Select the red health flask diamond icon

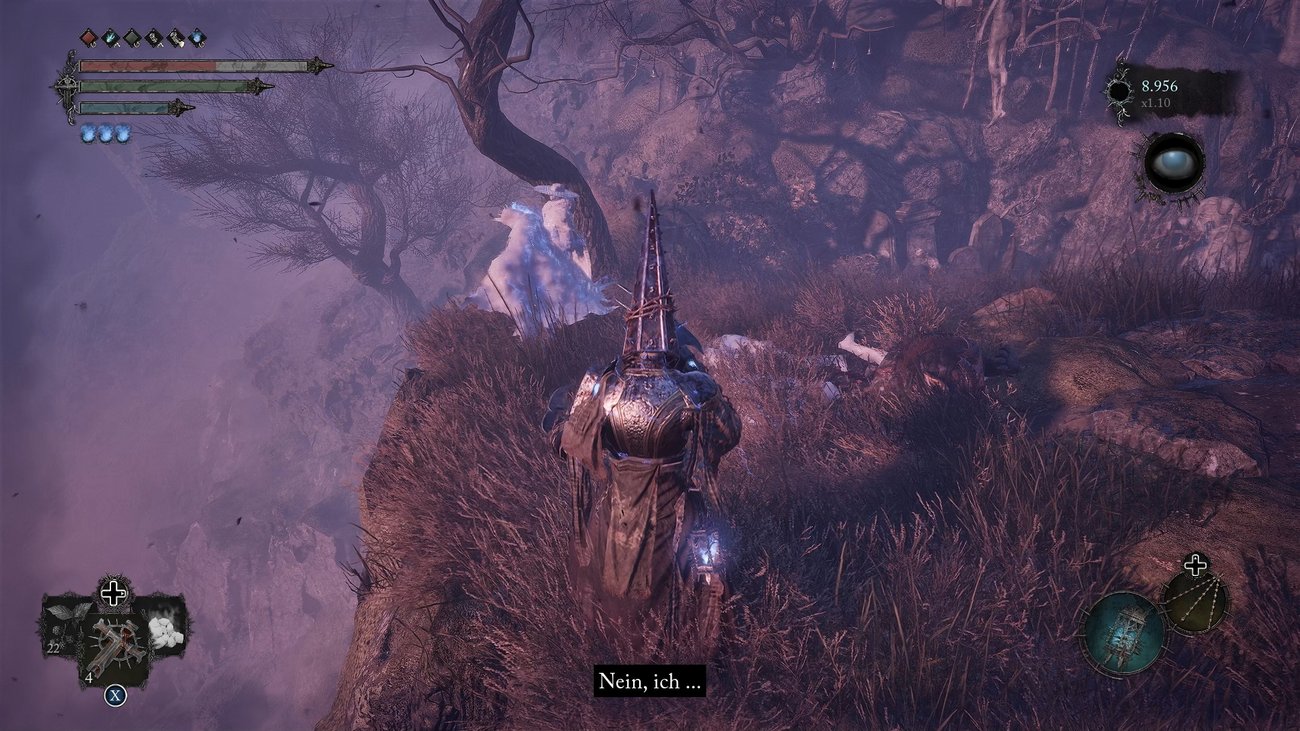pos(89,36)
